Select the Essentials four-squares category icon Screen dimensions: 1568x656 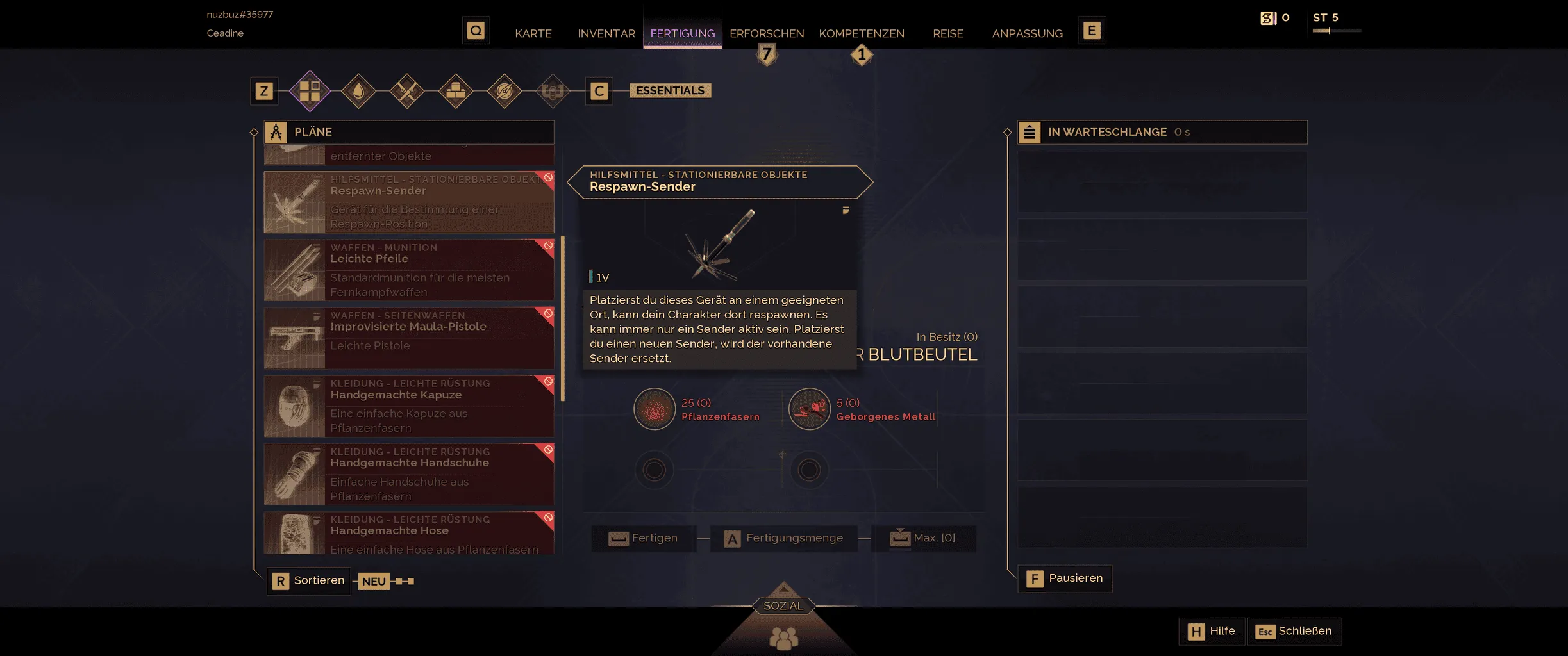310,91
